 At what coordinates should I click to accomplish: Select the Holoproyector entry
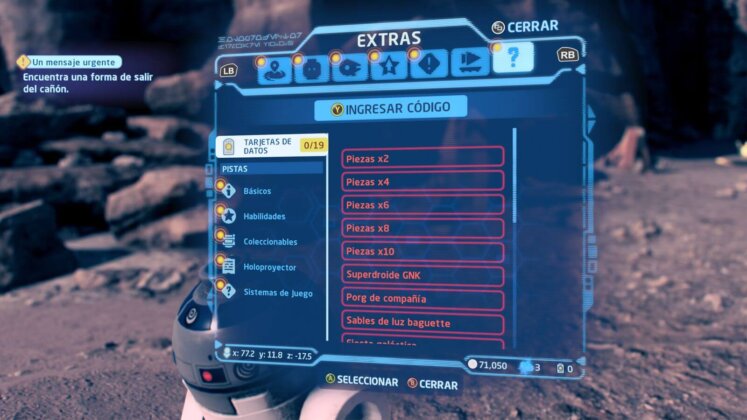click(x=270, y=267)
